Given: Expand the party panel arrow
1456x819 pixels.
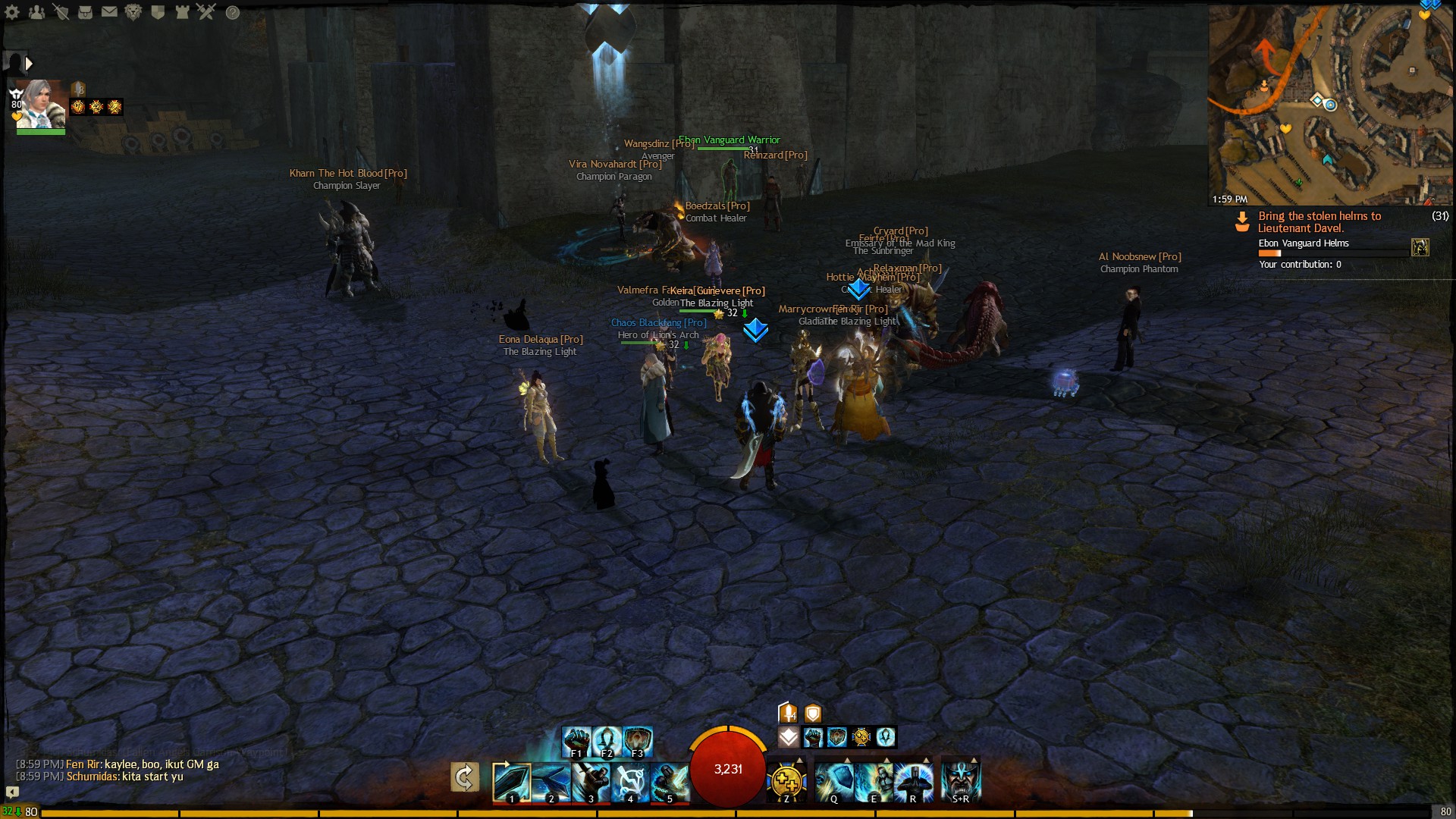Looking at the screenshot, I should point(29,64).
